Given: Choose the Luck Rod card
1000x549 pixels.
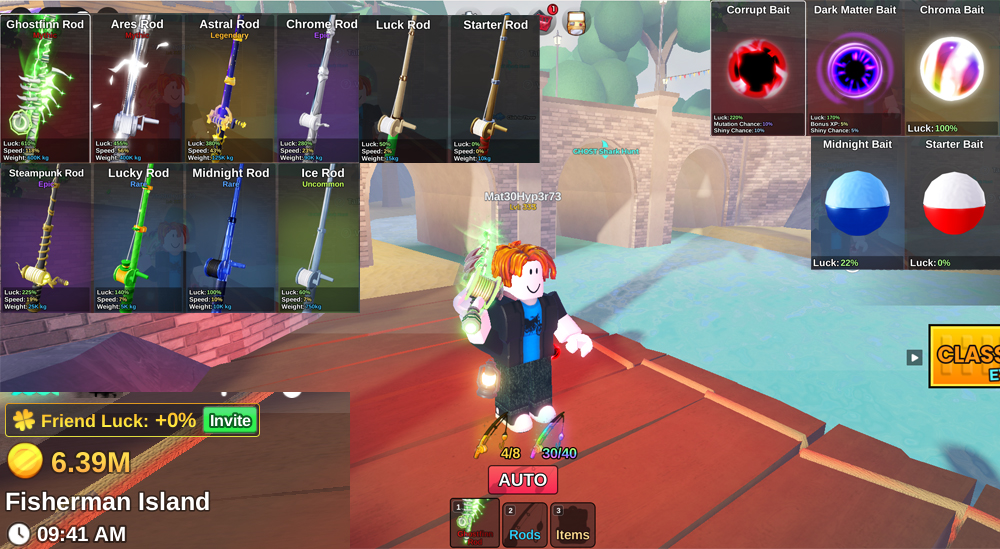Looking at the screenshot, I should pos(403,88).
